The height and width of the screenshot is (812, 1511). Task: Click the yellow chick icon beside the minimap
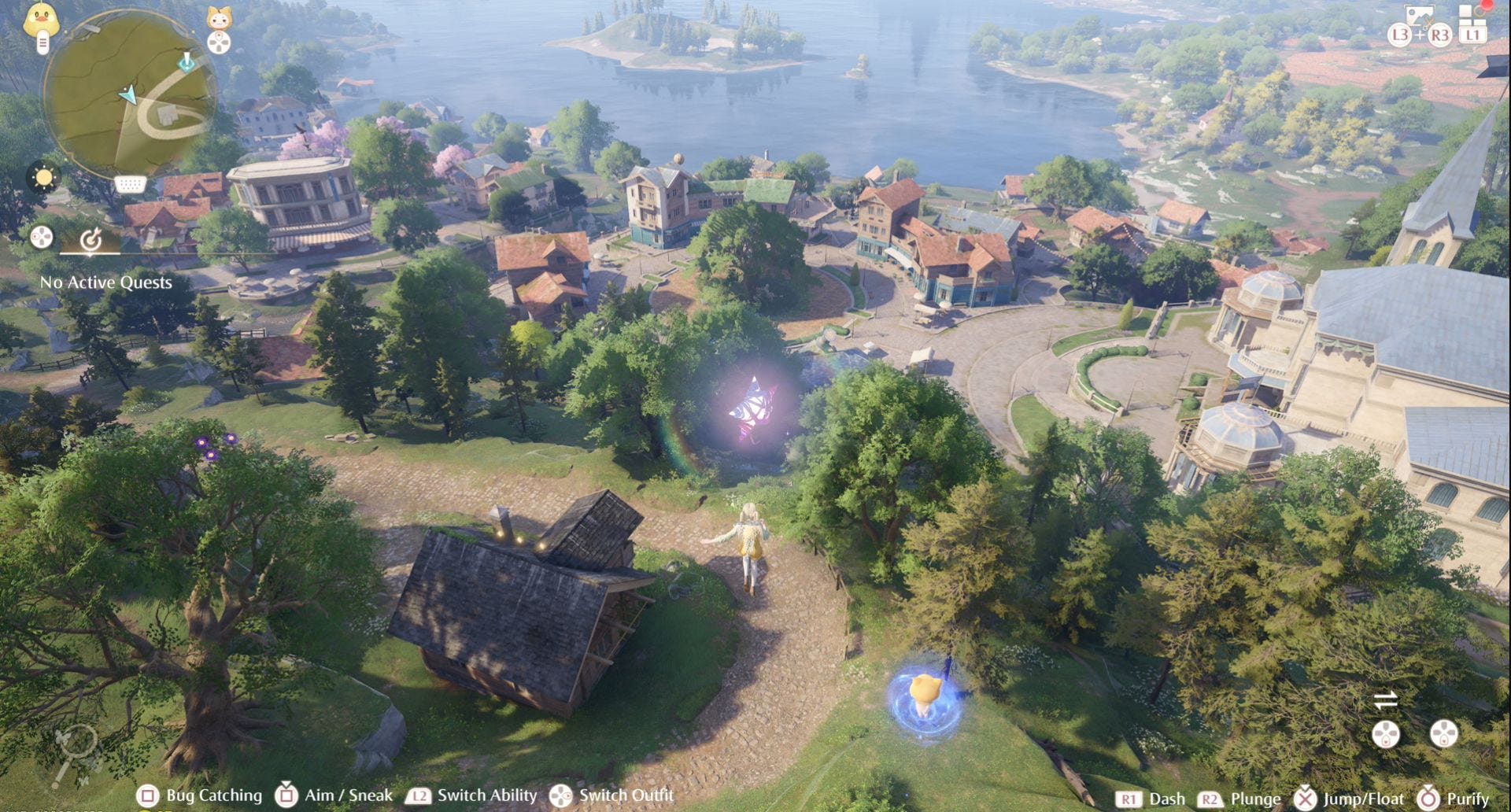coord(41,20)
